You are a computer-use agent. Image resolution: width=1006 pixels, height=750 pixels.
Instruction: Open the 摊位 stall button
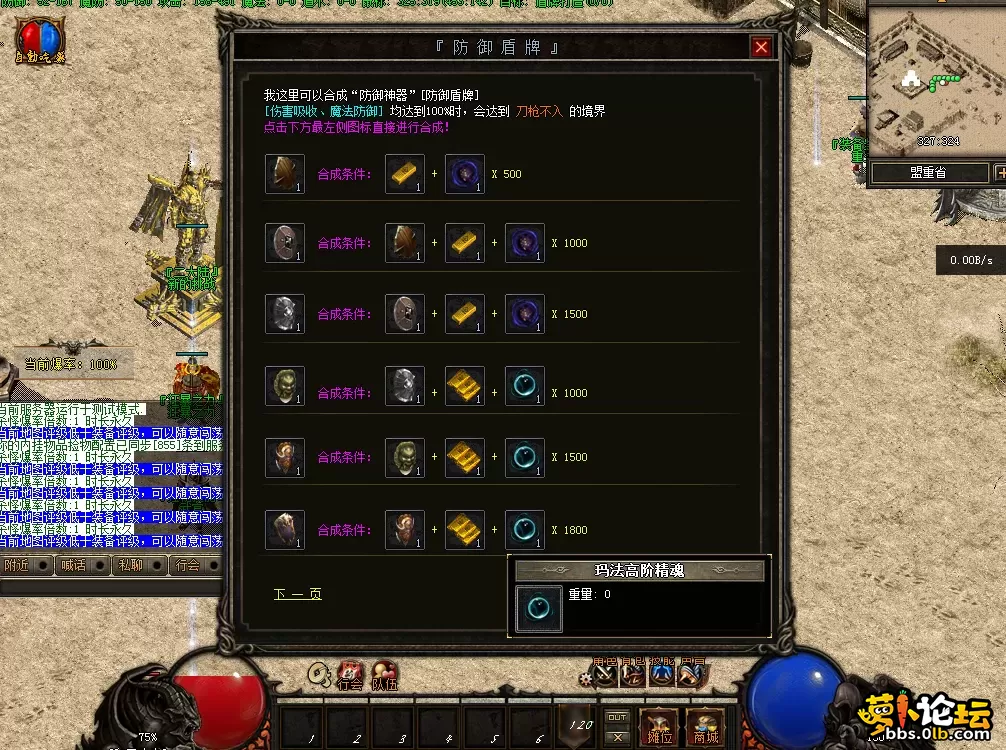click(x=659, y=727)
